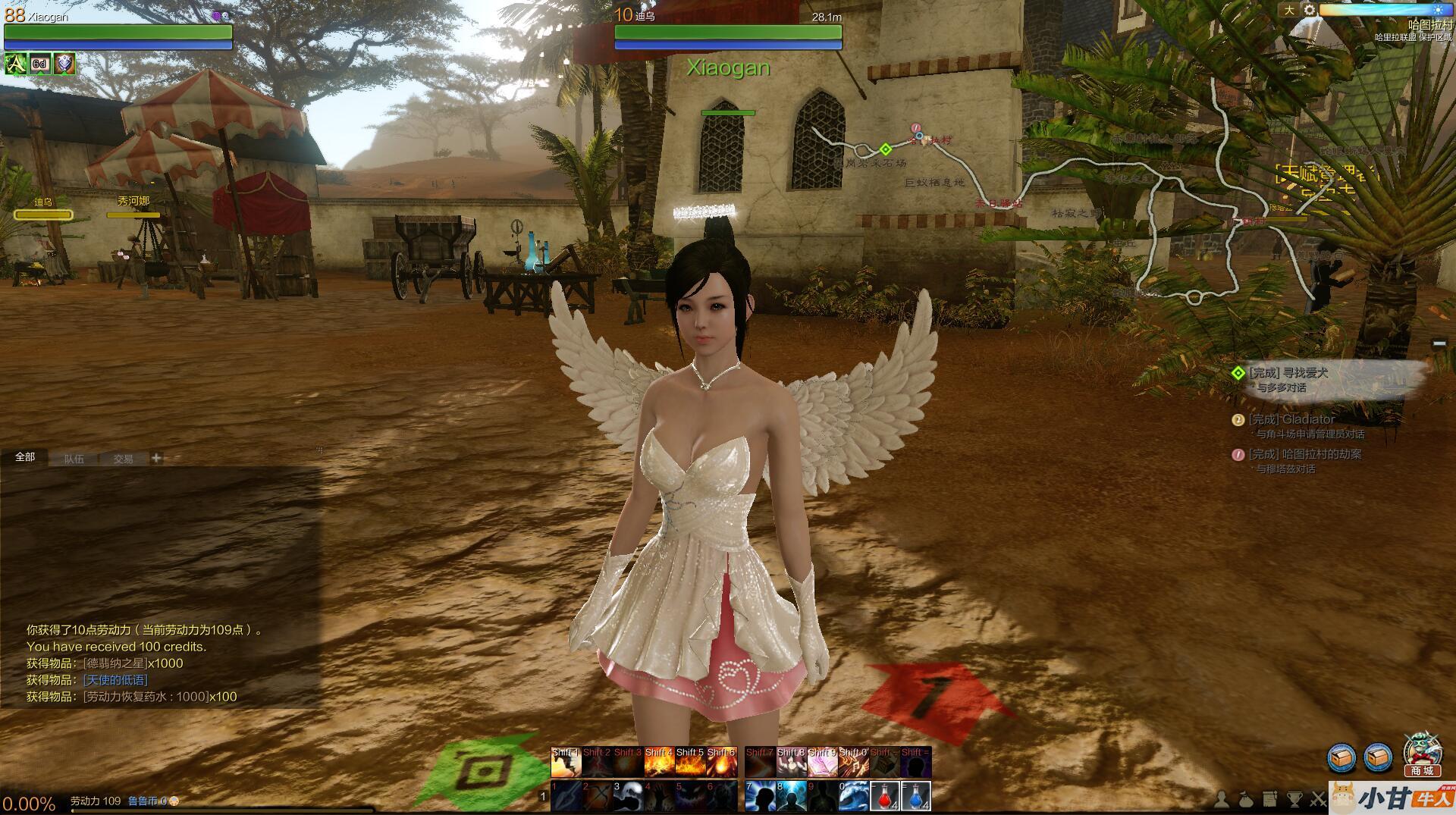The height and width of the screenshot is (815, 1456).
Task: Cast the open spellbook skill on Shift 9
Action: point(821,763)
